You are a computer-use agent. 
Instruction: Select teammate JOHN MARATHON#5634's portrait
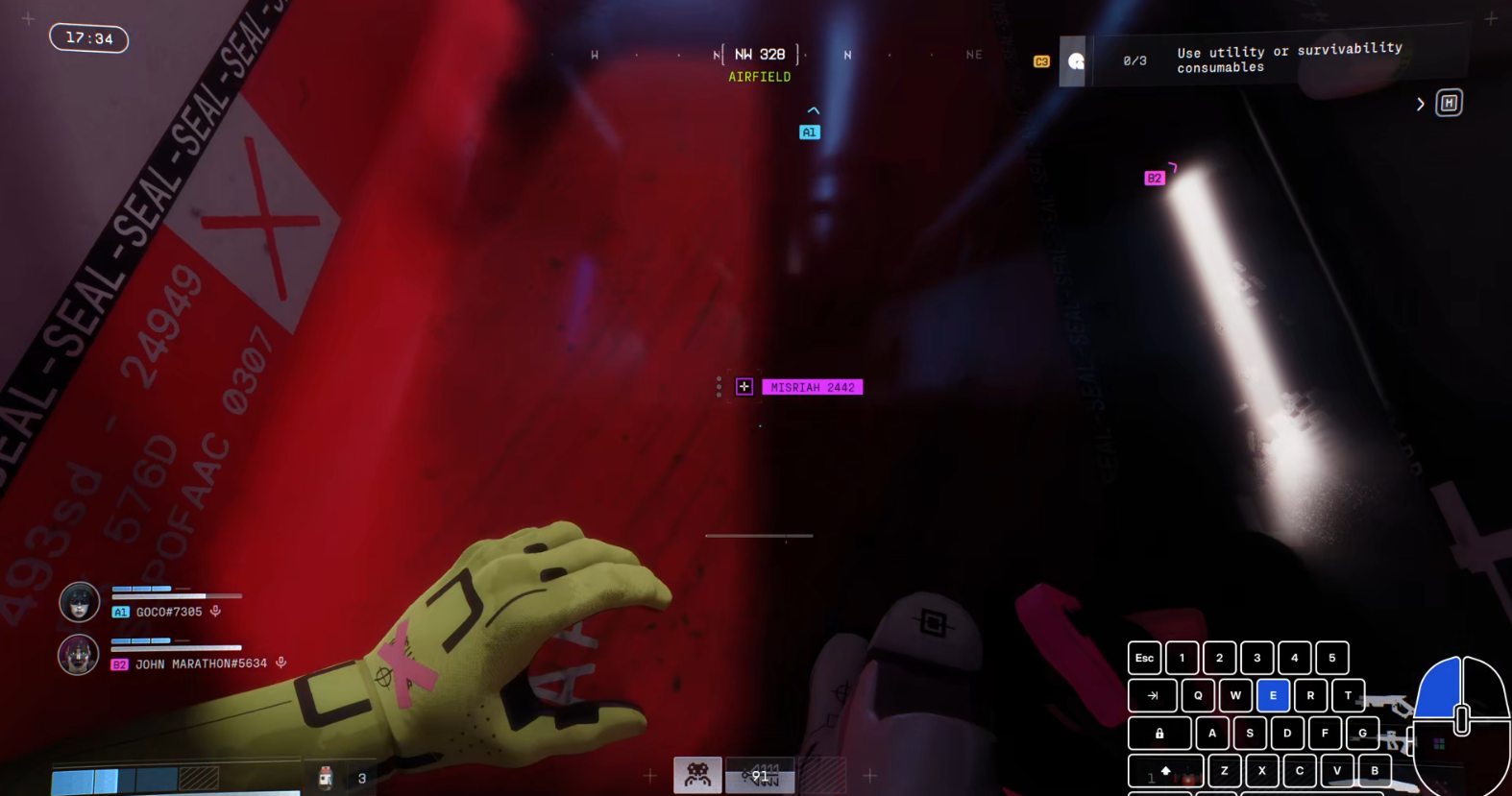[78, 655]
